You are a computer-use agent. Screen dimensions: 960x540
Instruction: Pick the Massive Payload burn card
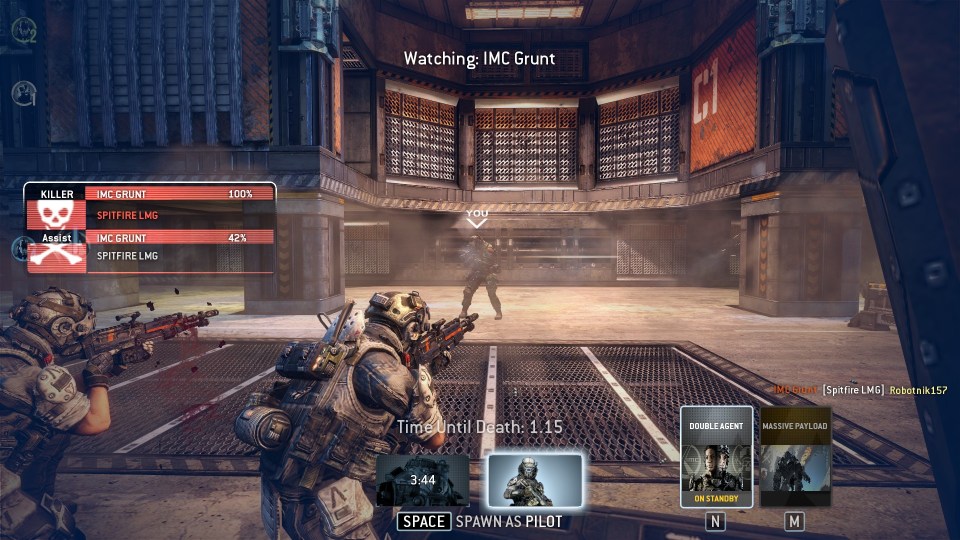795,457
